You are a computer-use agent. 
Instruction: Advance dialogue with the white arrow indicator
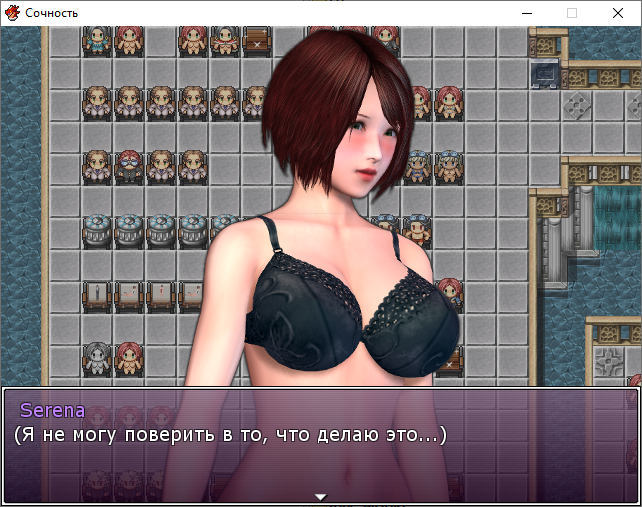(x=320, y=496)
